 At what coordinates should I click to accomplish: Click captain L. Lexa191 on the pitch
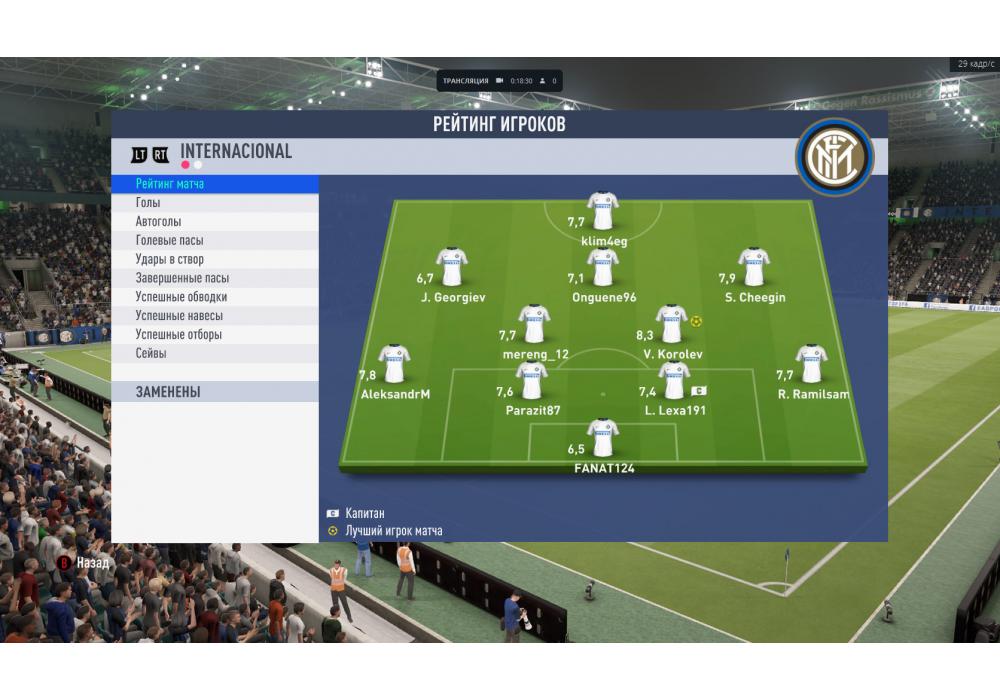(x=674, y=382)
